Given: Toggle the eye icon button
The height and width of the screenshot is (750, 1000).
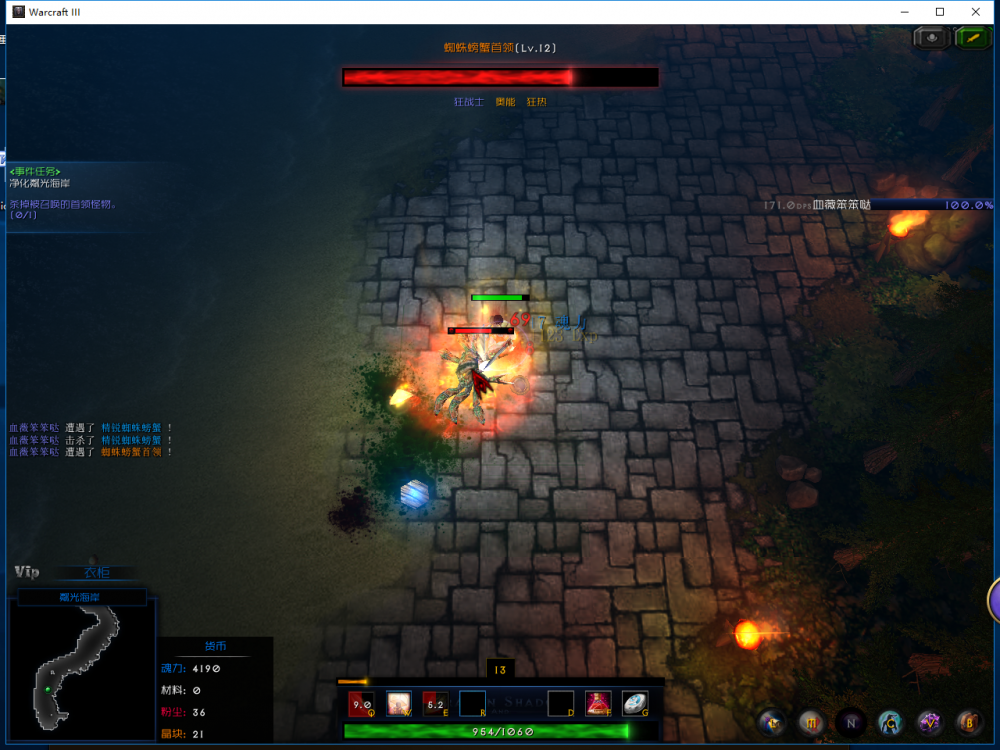Looking at the screenshot, I should click(932, 38).
